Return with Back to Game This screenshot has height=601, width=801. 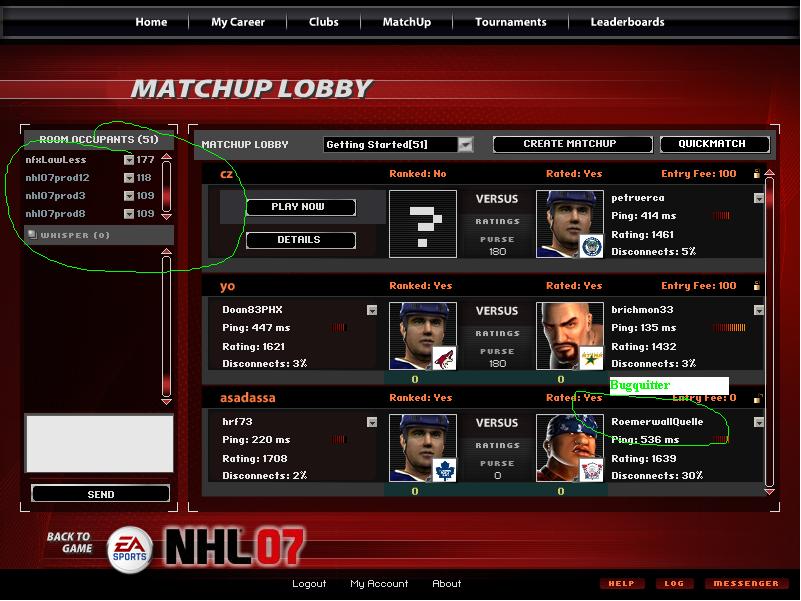pyautogui.click(x=69, y=543)
